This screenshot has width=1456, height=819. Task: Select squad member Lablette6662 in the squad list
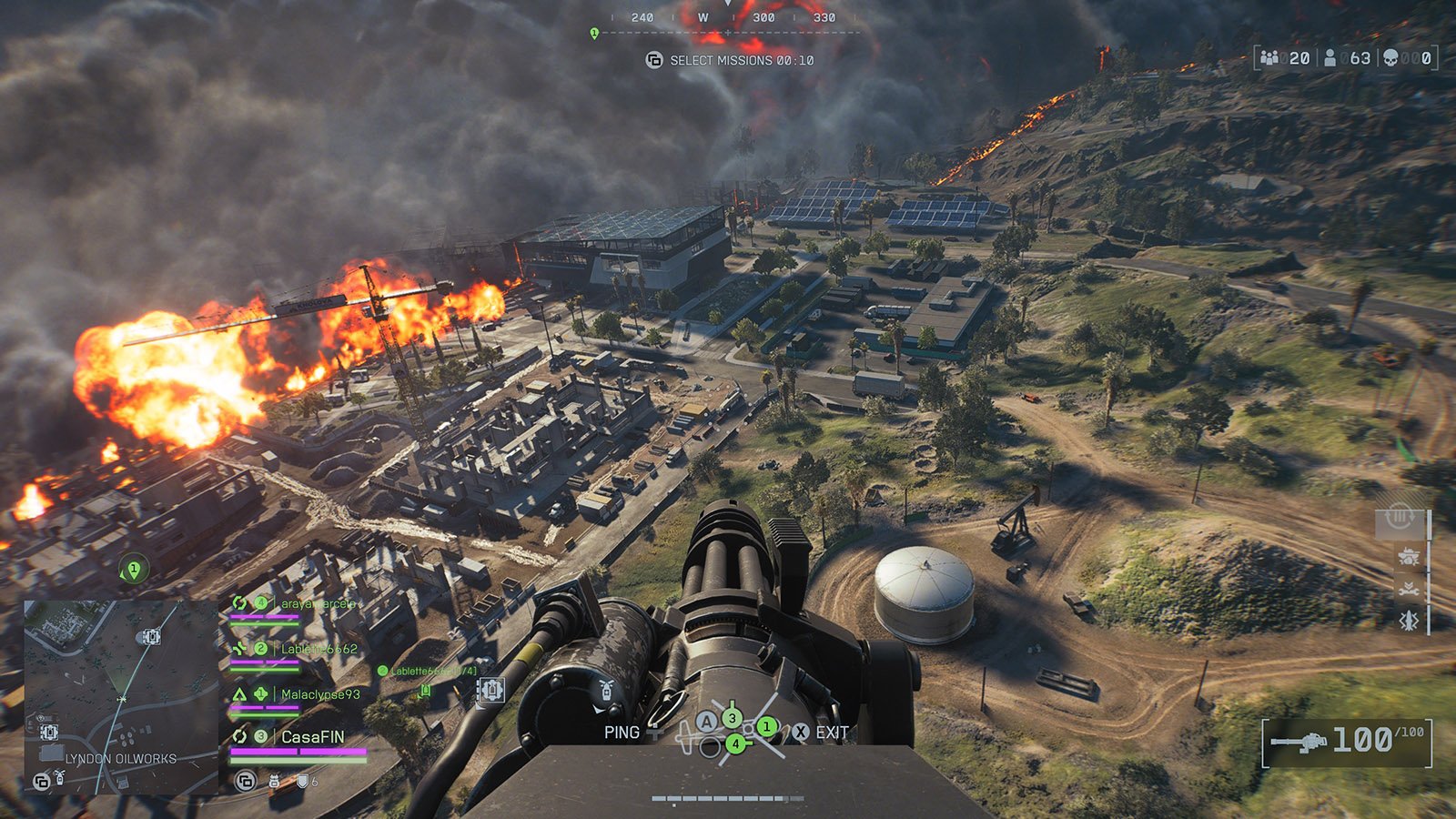coord(318,649)
